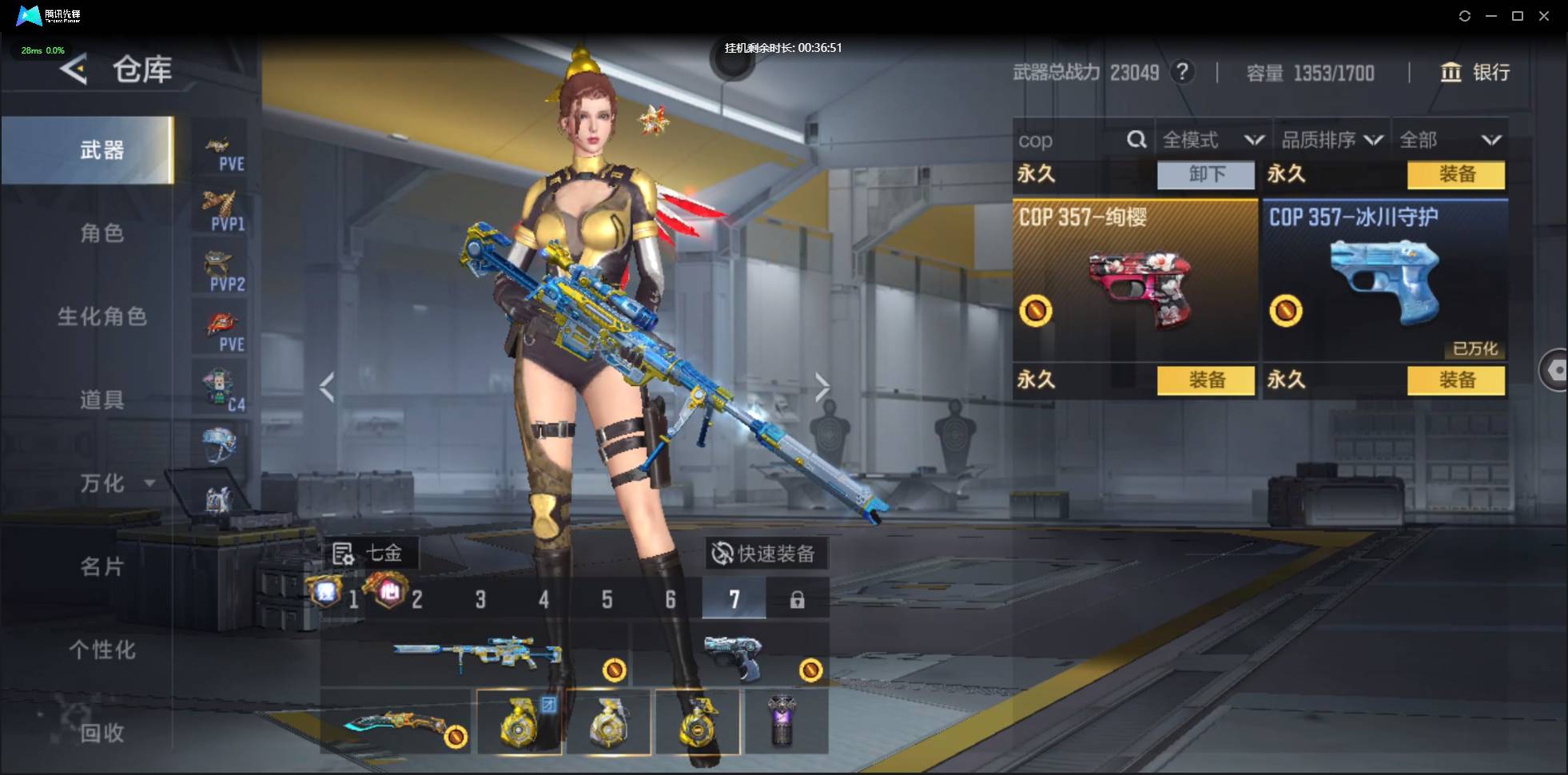Select the 道具 items tab

pyautogui.click(x=101, y=399)
